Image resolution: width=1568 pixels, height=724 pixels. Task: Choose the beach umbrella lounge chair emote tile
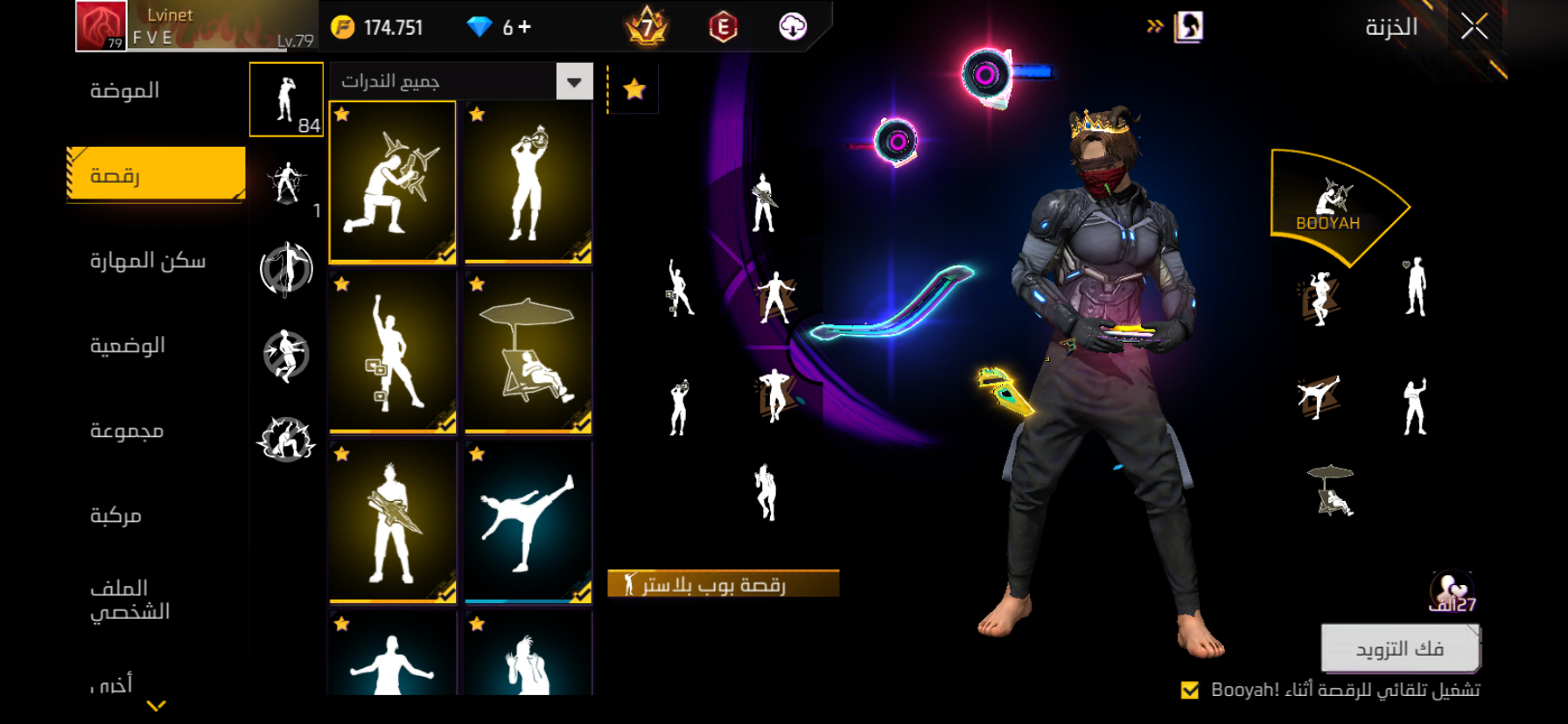tap(528, 352)
